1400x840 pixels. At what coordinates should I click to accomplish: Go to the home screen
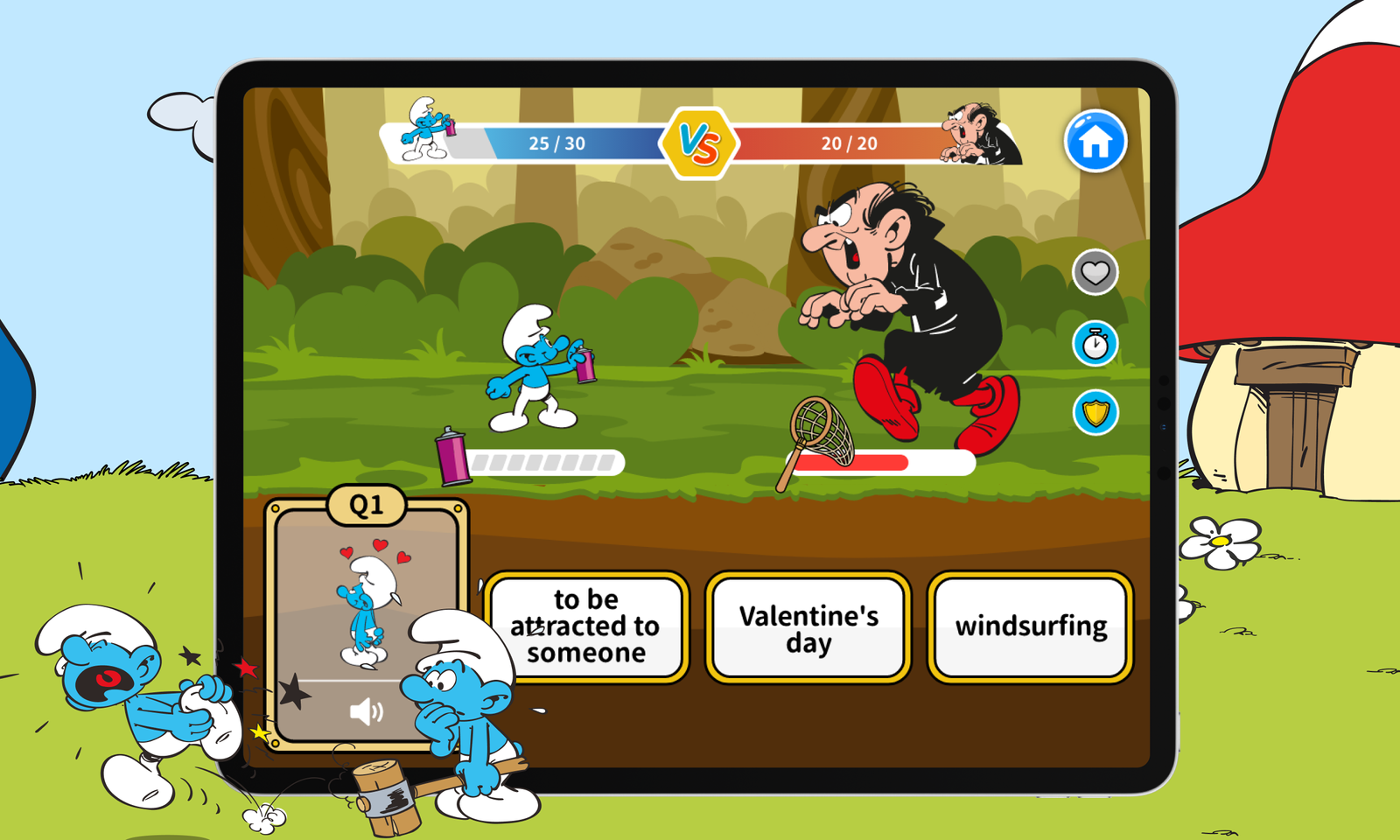click(1095, 141)
